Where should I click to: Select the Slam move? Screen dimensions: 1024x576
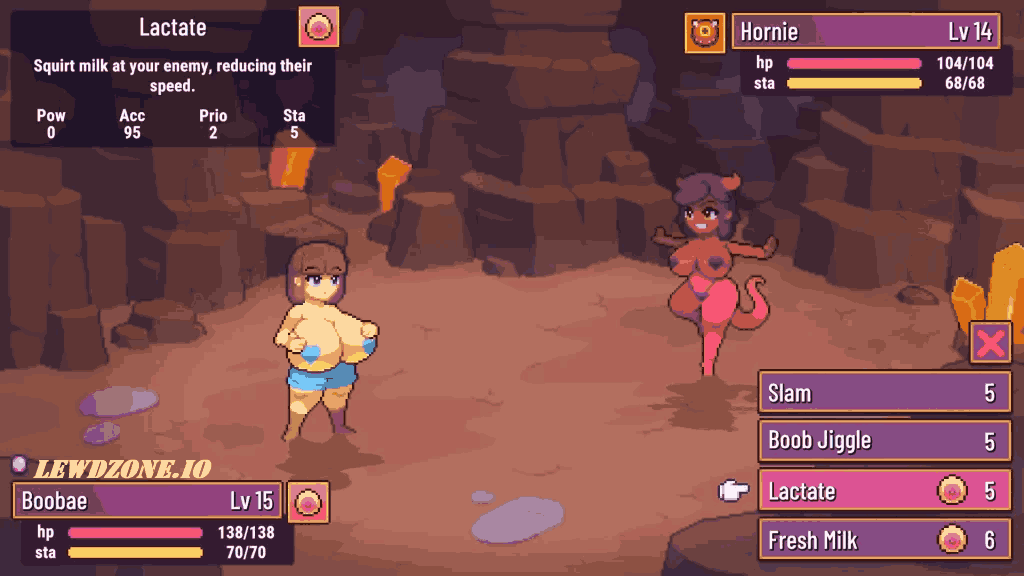pyautogui.click(x=884, y=393)
